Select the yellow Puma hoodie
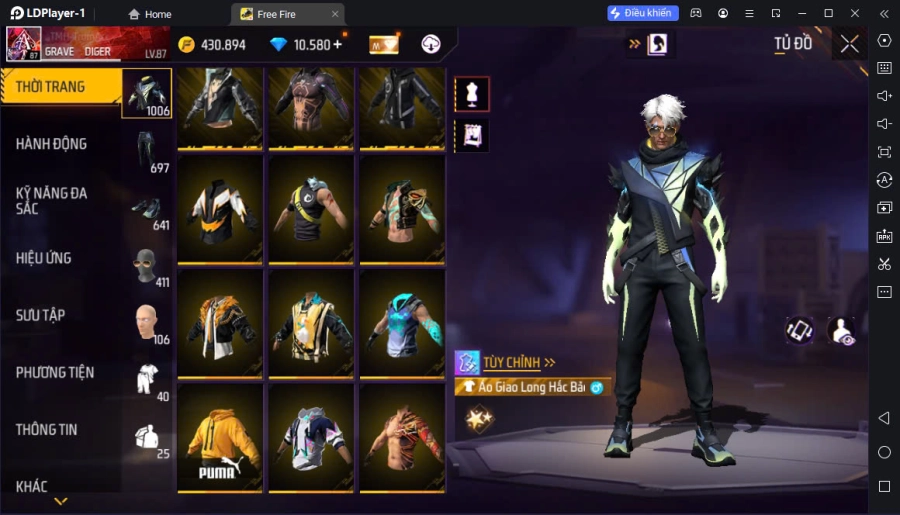This screenshot has height=515, width=900. point(220,437)
